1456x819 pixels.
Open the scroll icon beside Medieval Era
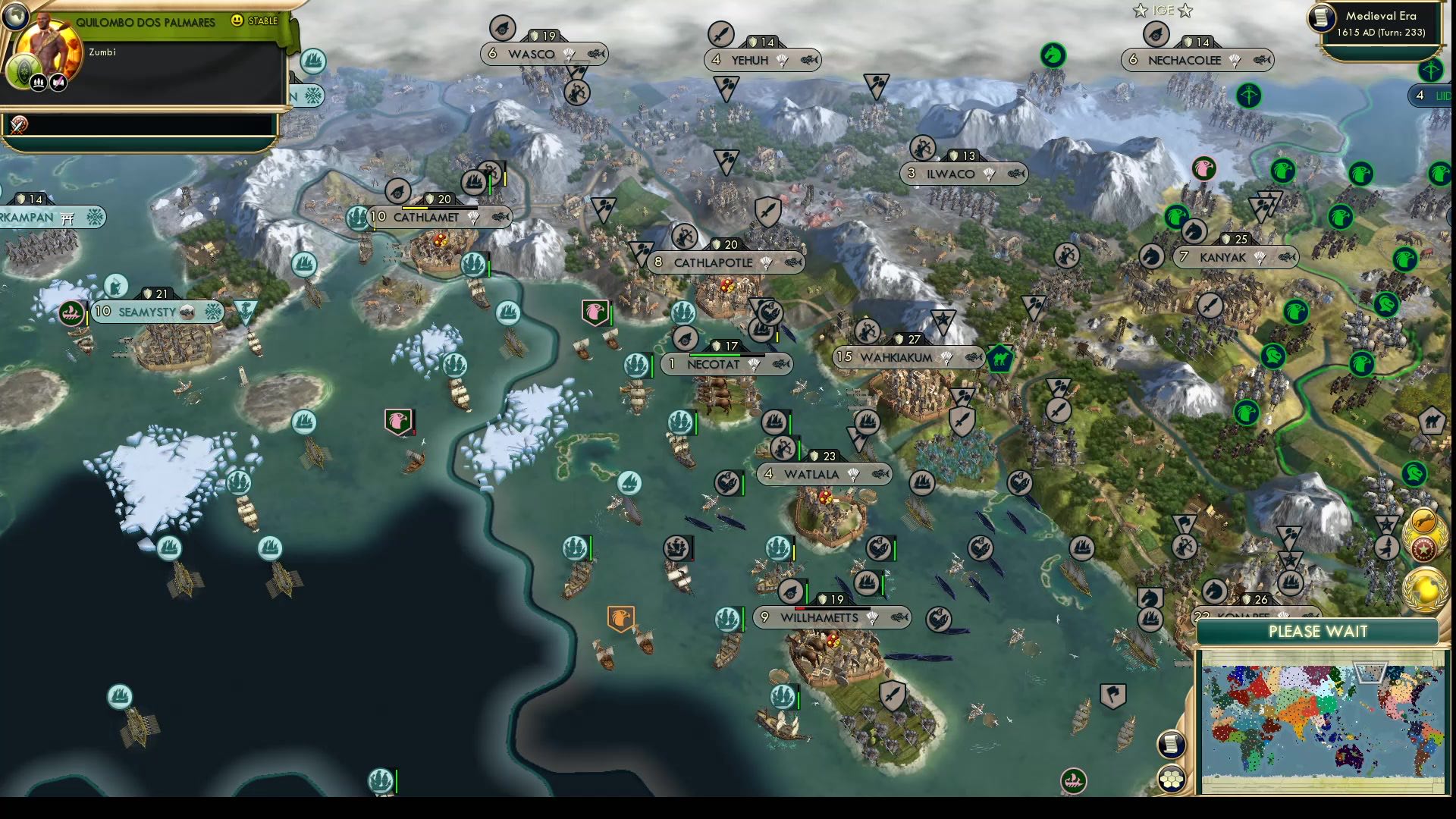(1322, 17)
